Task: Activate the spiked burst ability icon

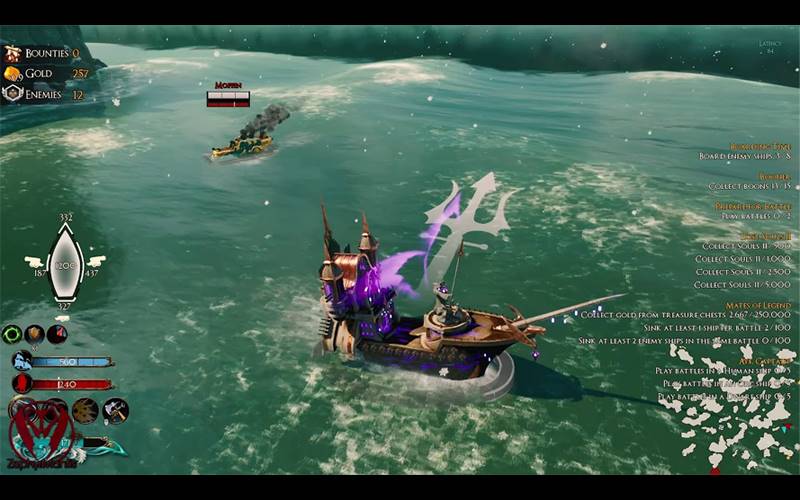Action: tap(86, 410)
